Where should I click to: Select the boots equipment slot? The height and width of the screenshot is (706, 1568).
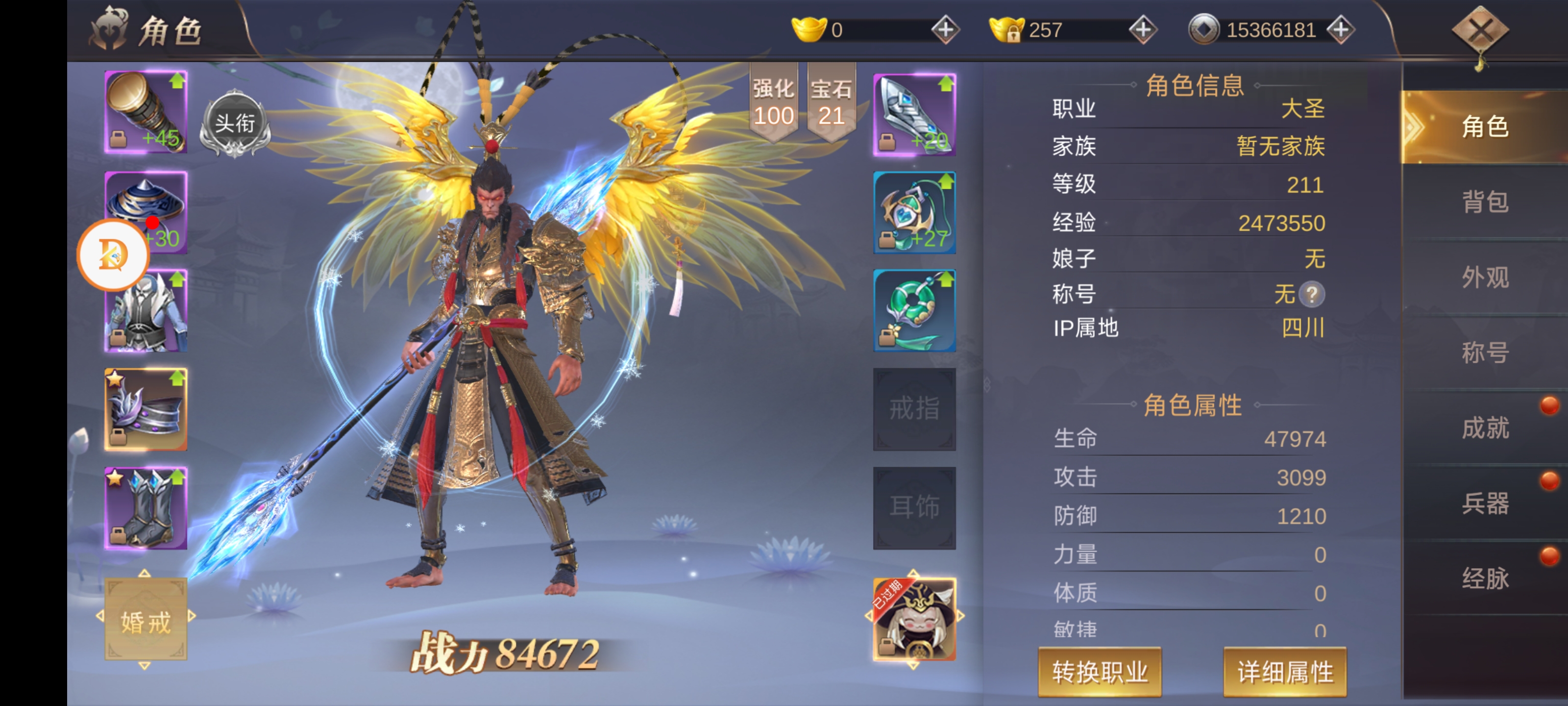[x=146, y=508]
